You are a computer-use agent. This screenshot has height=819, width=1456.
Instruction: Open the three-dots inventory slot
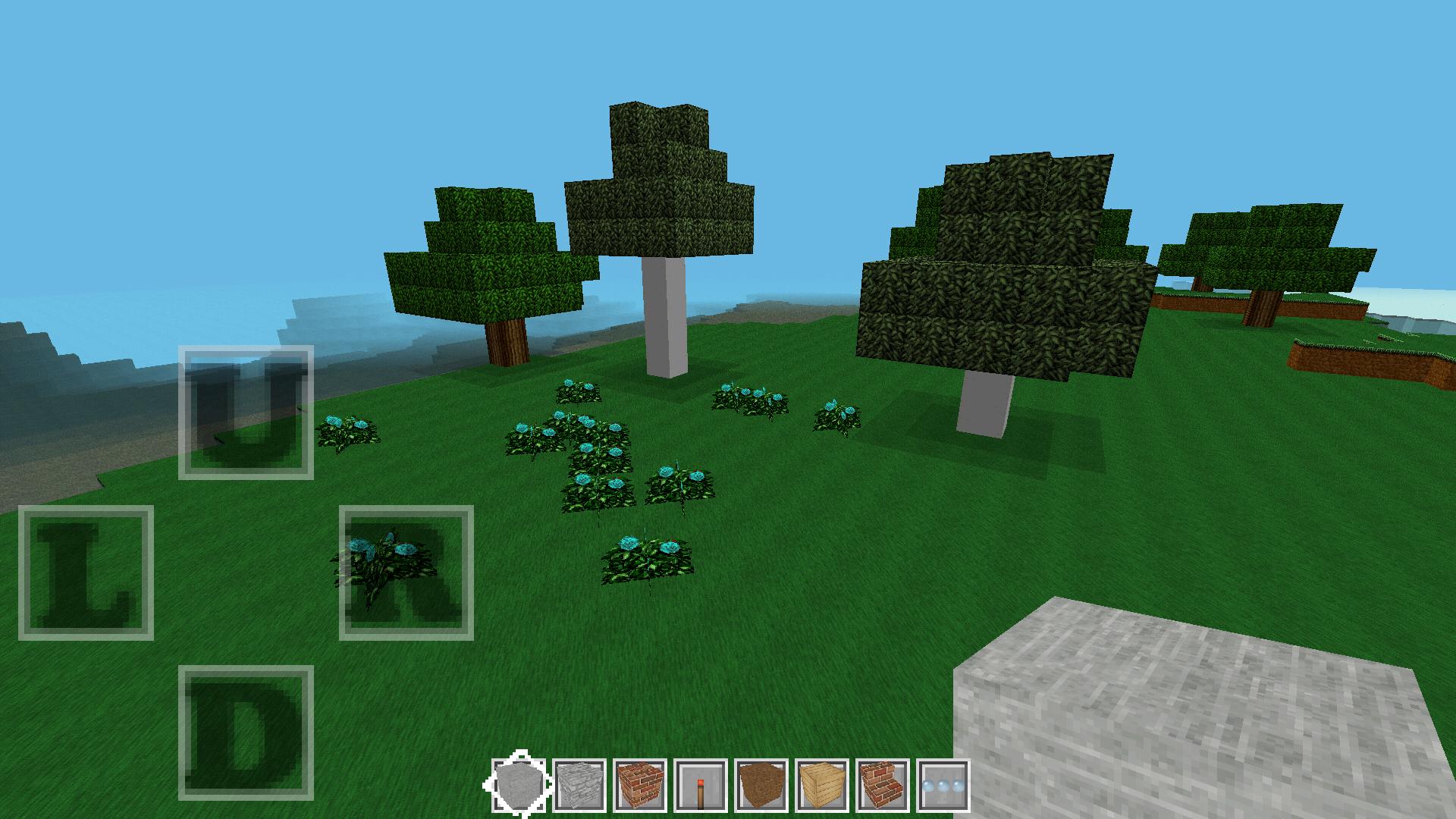(x=943, y=786)
